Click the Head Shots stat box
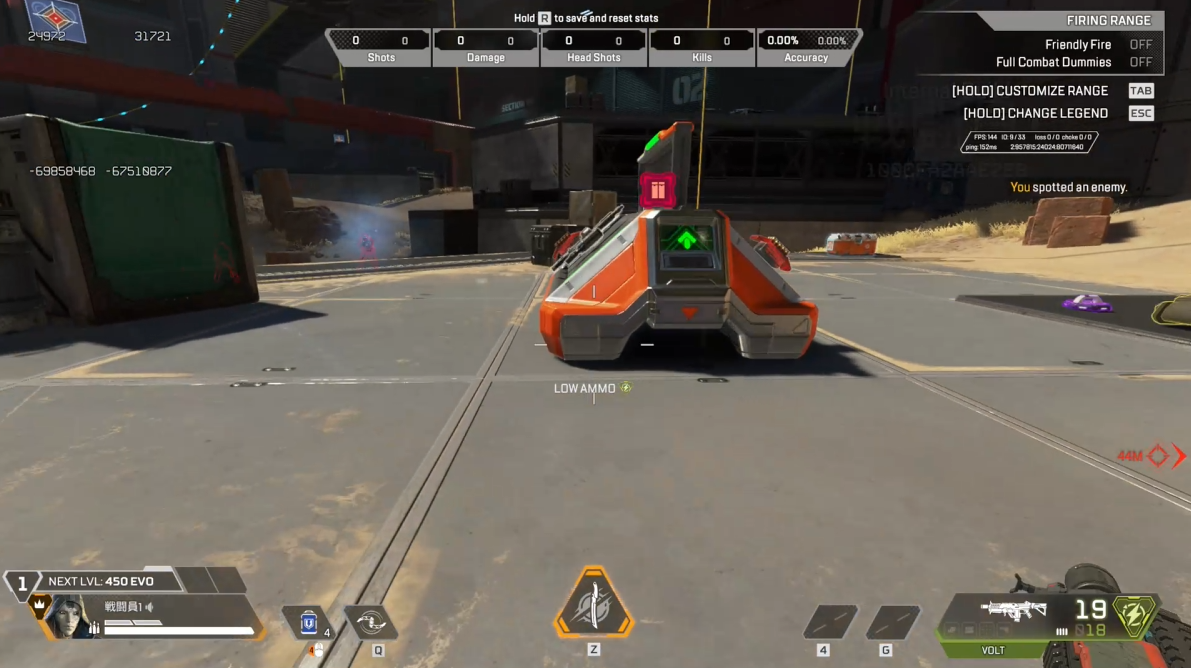Image resolution: width=1191 pixels, height=668 pixels. click(594, 47)
